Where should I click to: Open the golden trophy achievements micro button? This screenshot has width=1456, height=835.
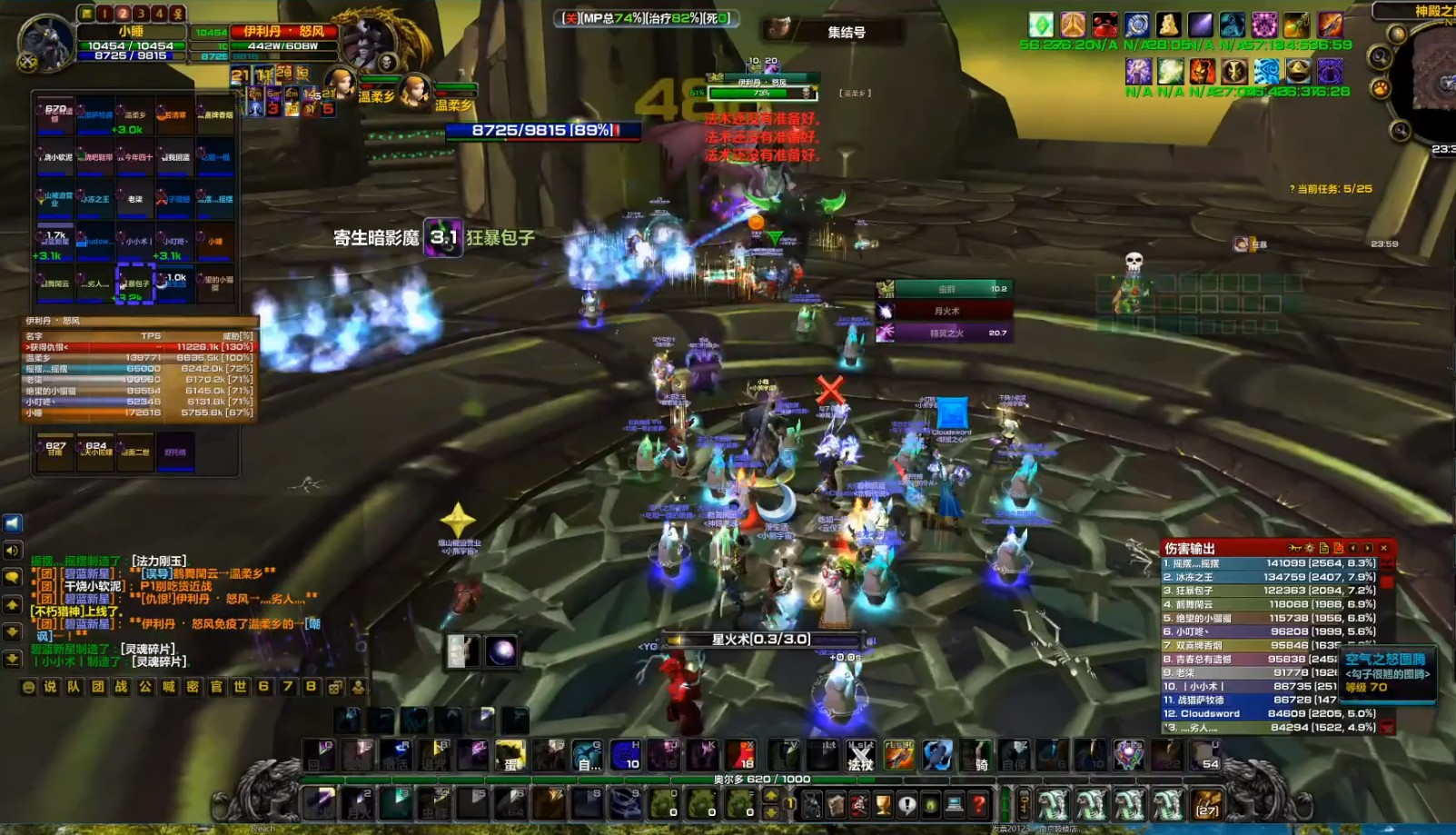point(883,804)
